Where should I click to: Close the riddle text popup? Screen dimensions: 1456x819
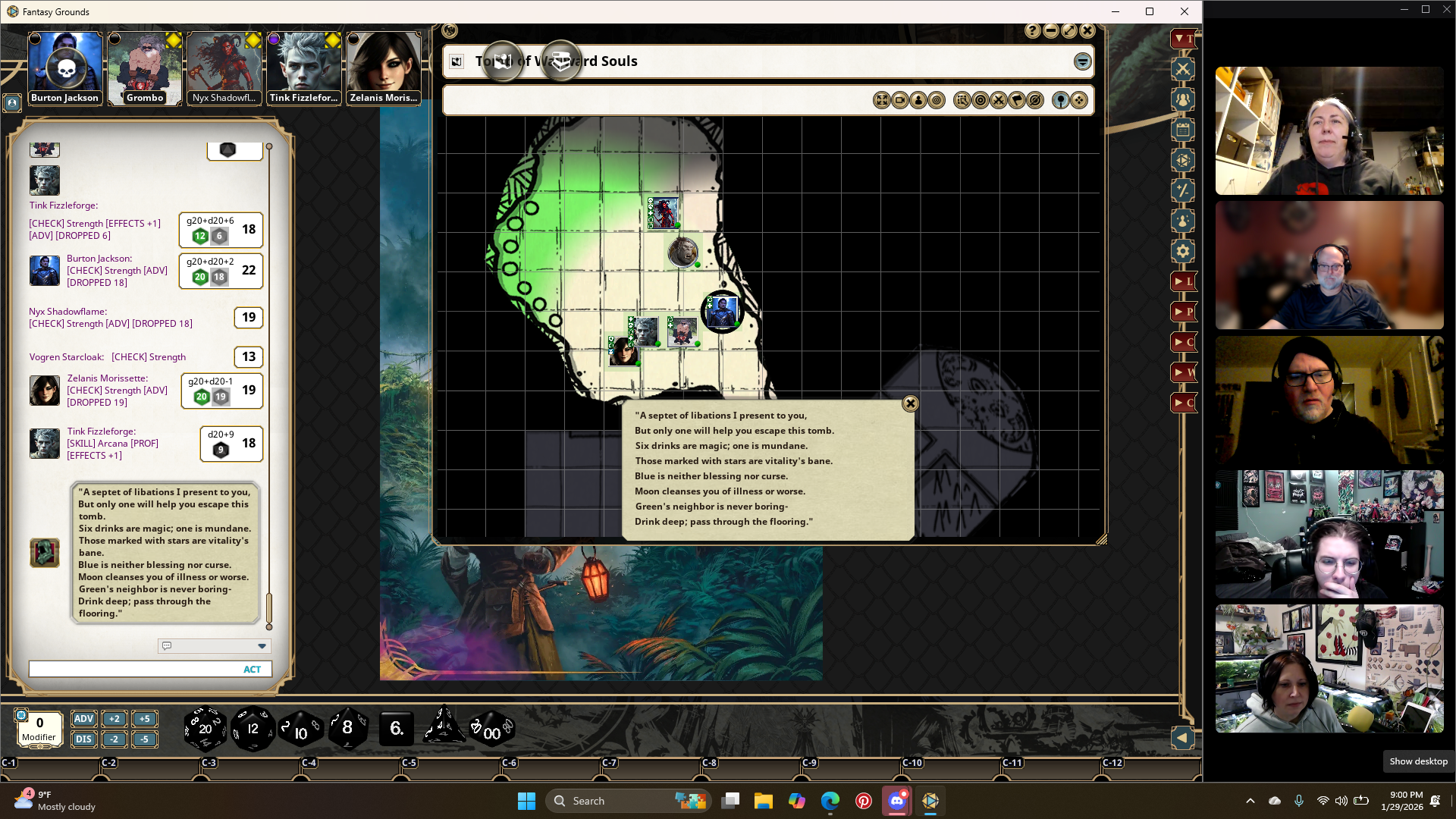coord(910,403)
